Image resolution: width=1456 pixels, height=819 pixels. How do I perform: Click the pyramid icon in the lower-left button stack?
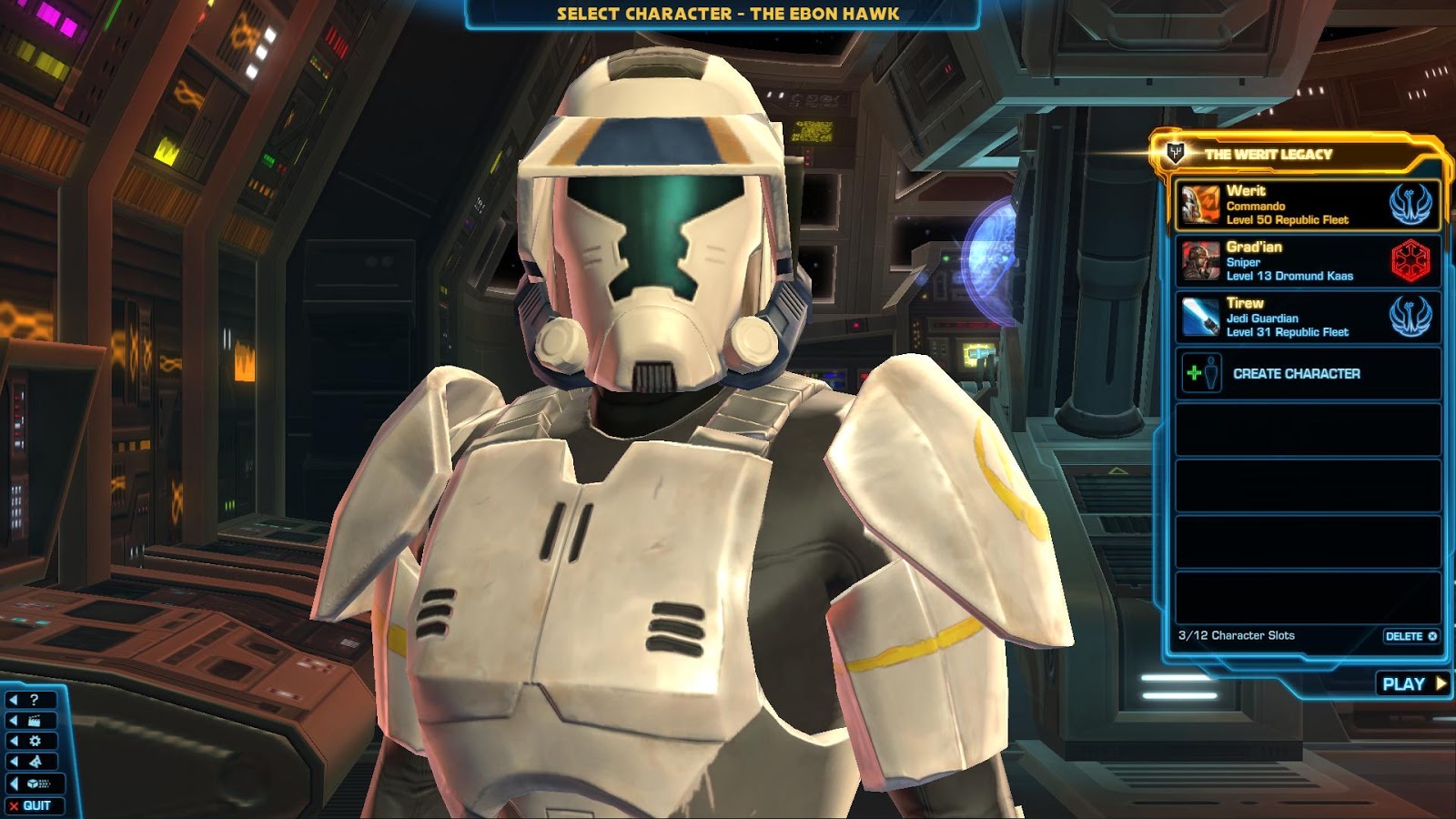(36, 761)
